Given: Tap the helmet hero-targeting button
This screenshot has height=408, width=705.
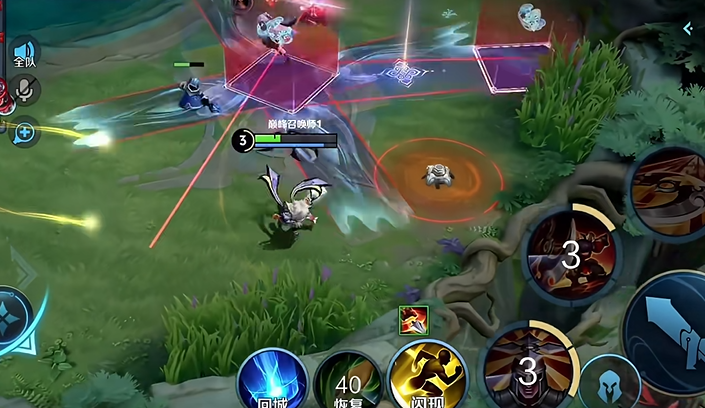Looking at the screenshot, I should [609, 384].
